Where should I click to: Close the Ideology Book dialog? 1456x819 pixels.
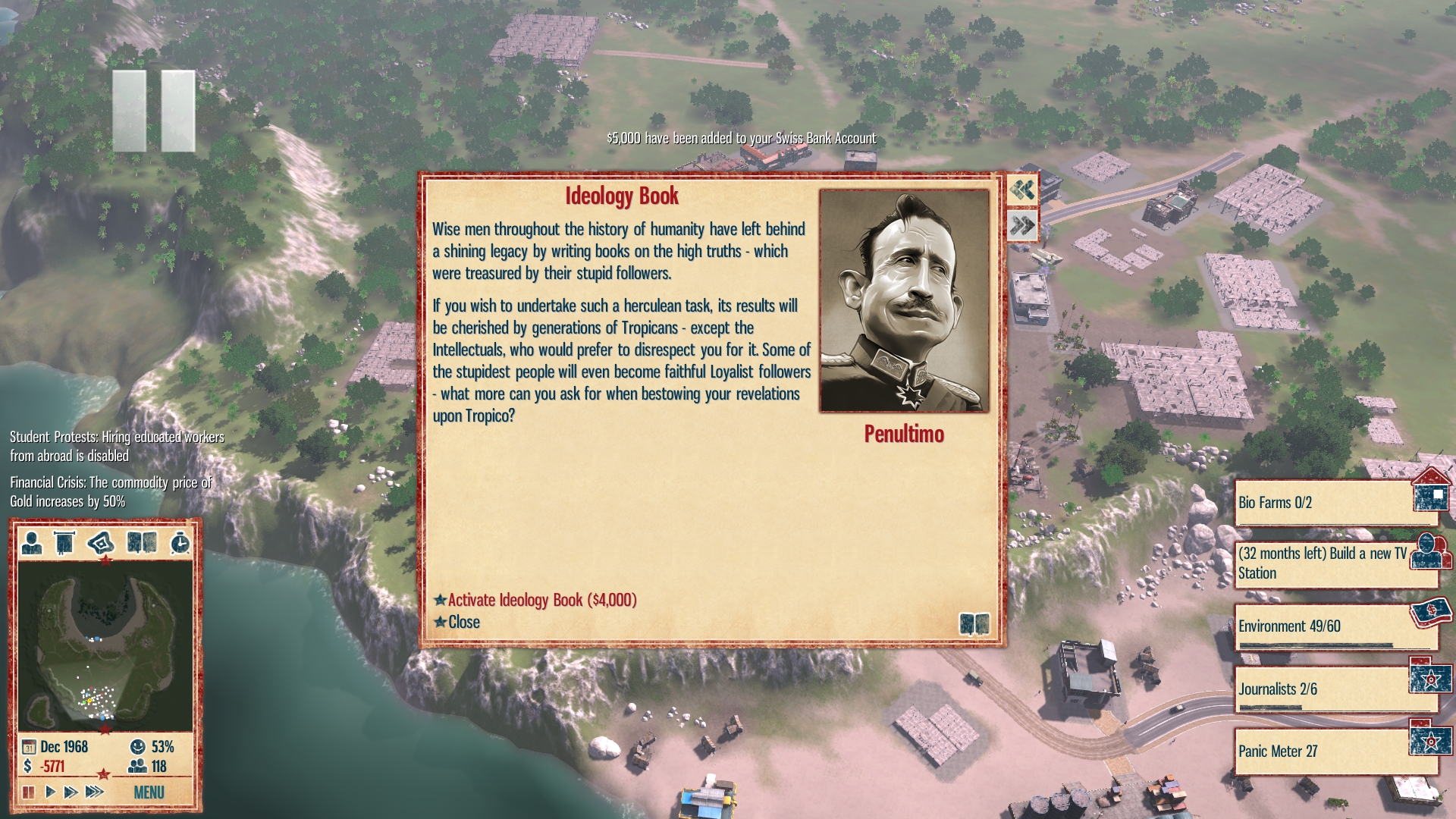pyautogui.click(x=463, y=622)
